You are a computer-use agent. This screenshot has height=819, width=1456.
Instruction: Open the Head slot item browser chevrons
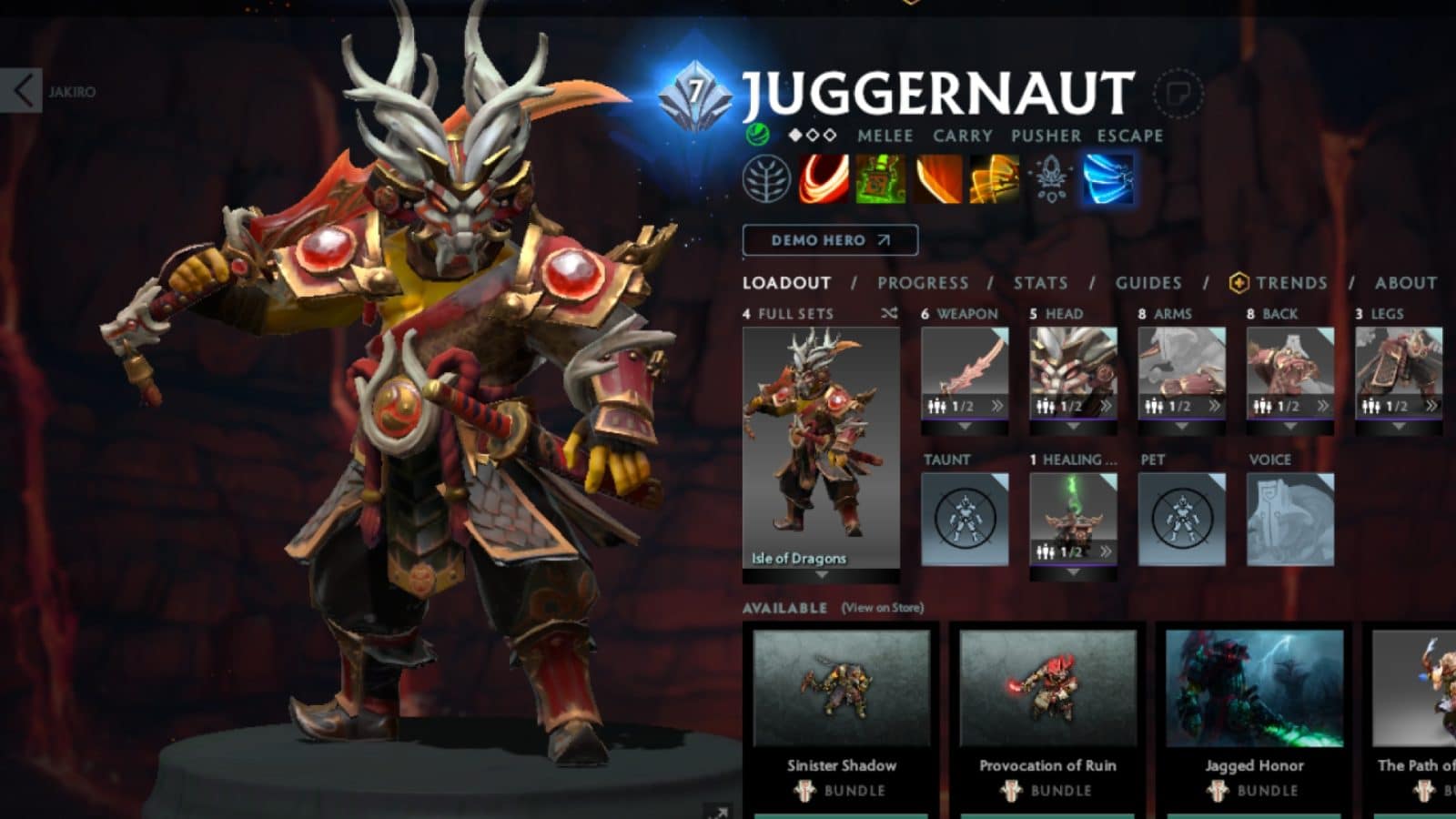tap(1107, 403)
